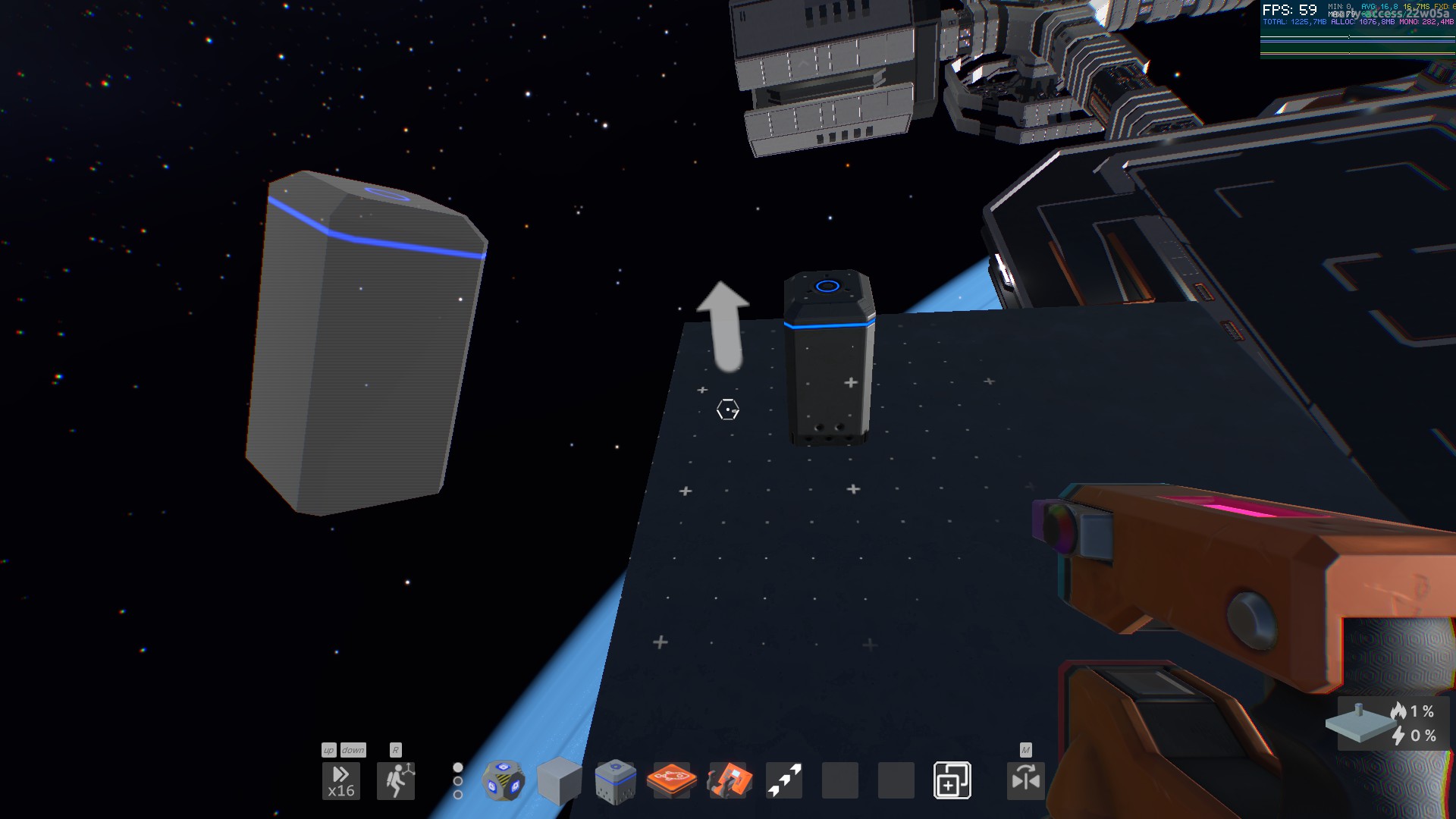Select the plain gray cube block
Image resolution: width=1456 pixels, height=819 pixels.
(560, 780)
